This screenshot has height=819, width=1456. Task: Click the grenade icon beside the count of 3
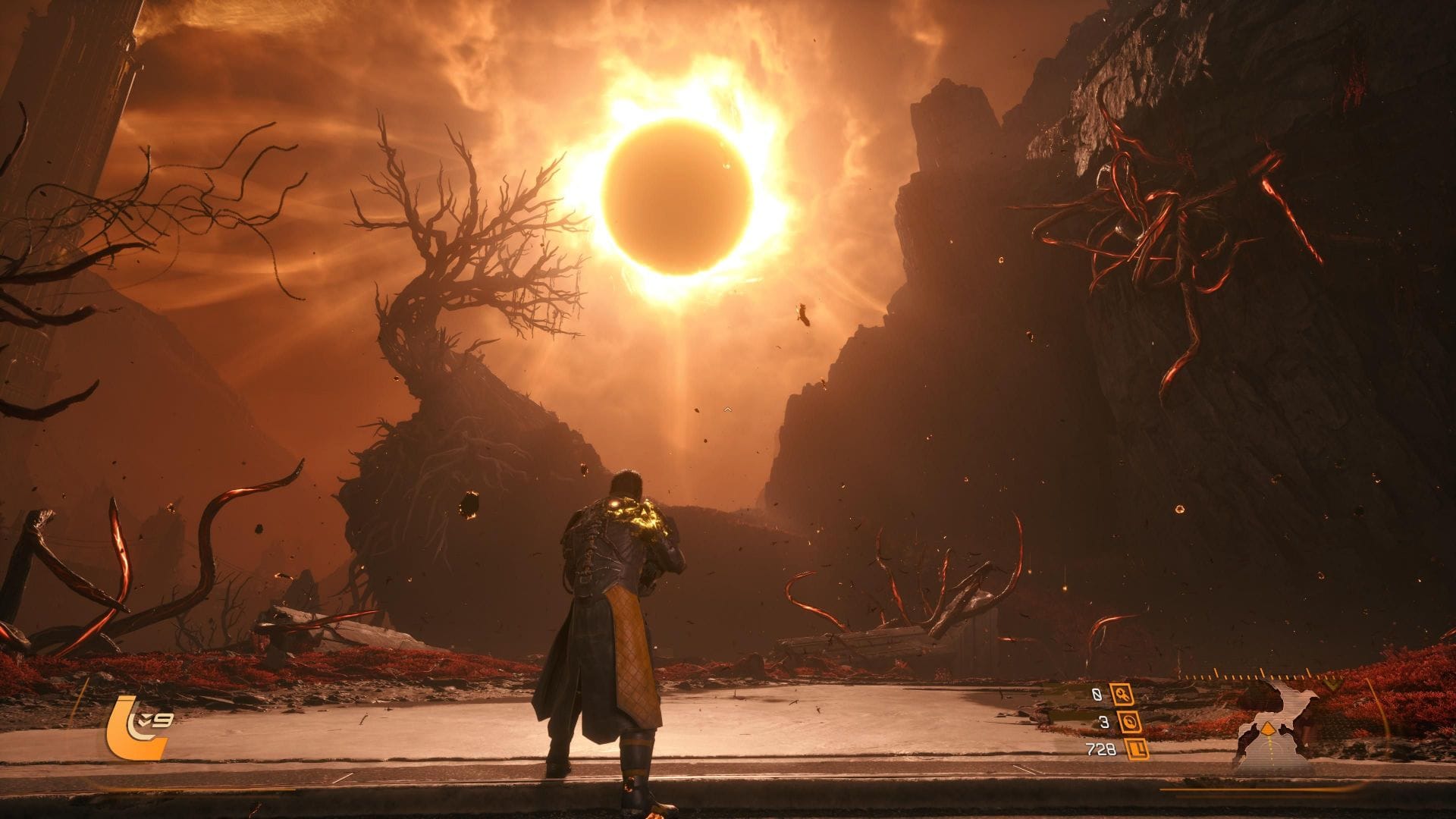coord(1131,723)
